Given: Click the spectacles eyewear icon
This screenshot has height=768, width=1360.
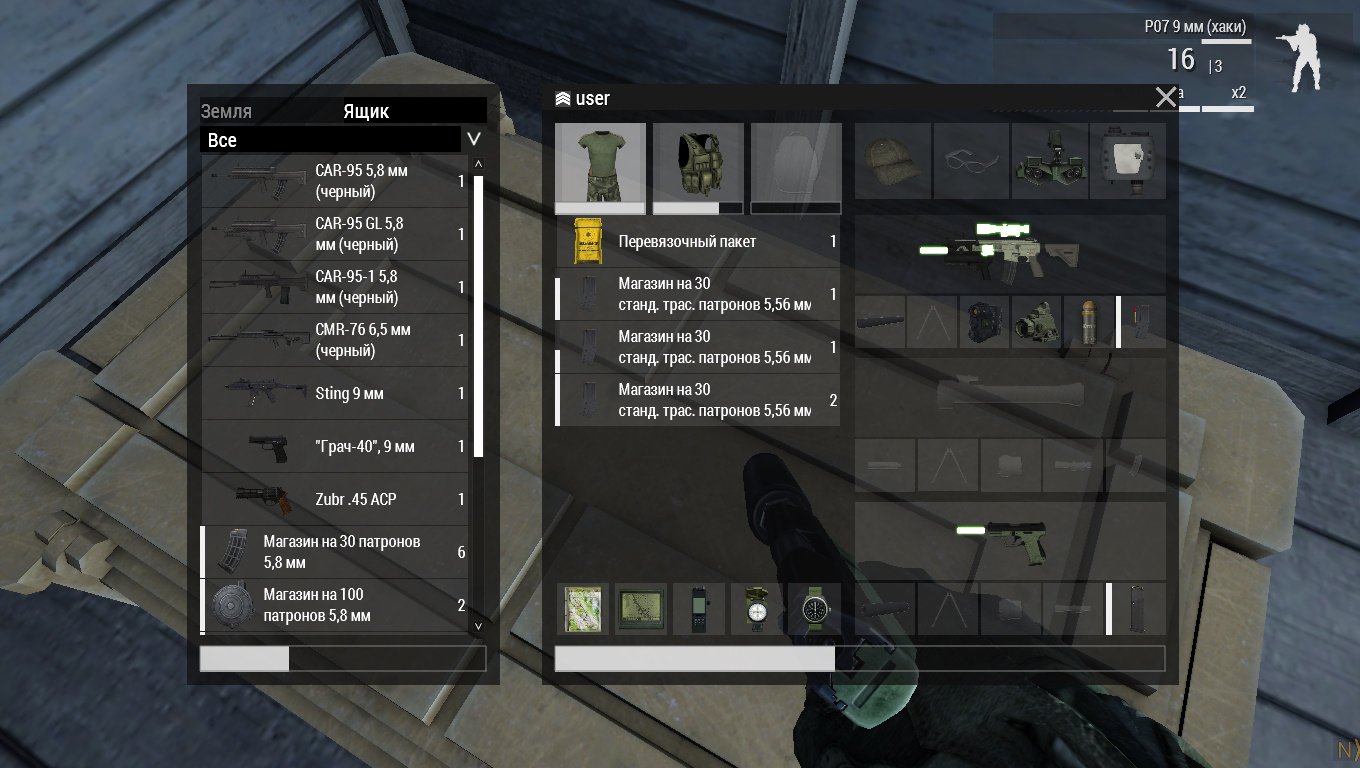Looking at the screenshot, I should point(971,161).
